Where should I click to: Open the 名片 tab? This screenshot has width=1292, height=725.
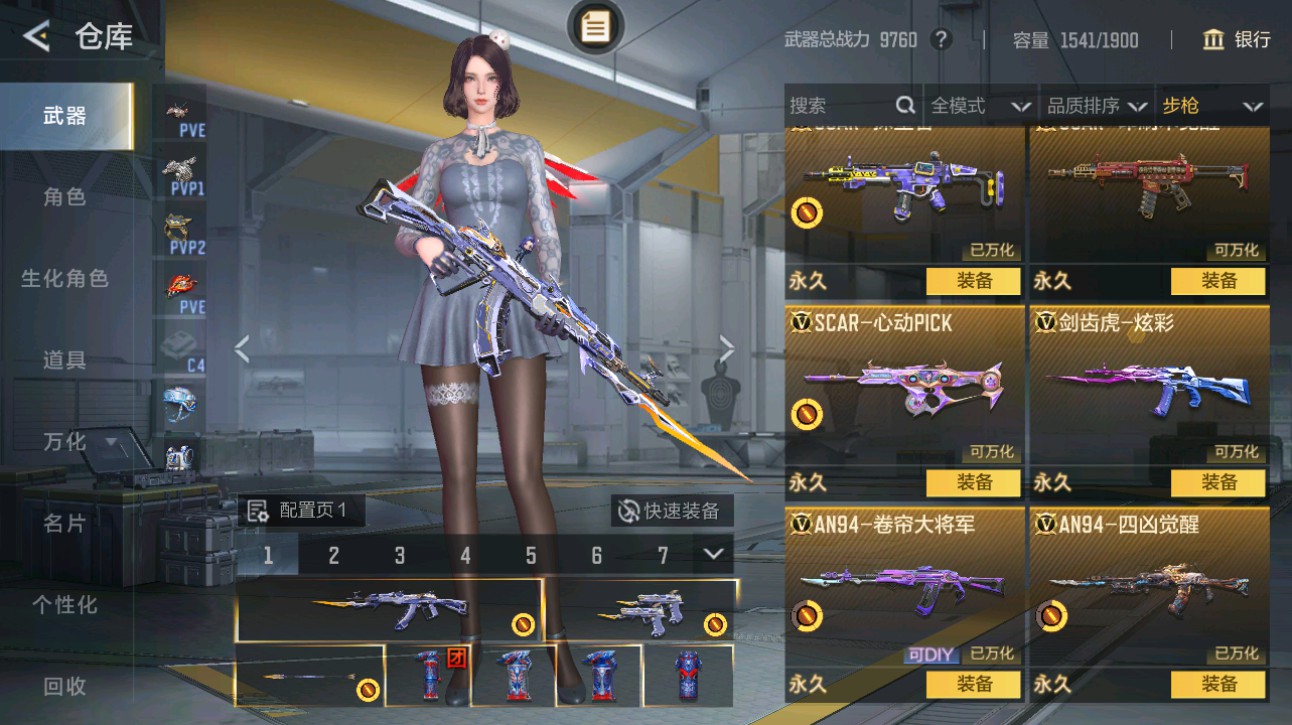(65, 523)
